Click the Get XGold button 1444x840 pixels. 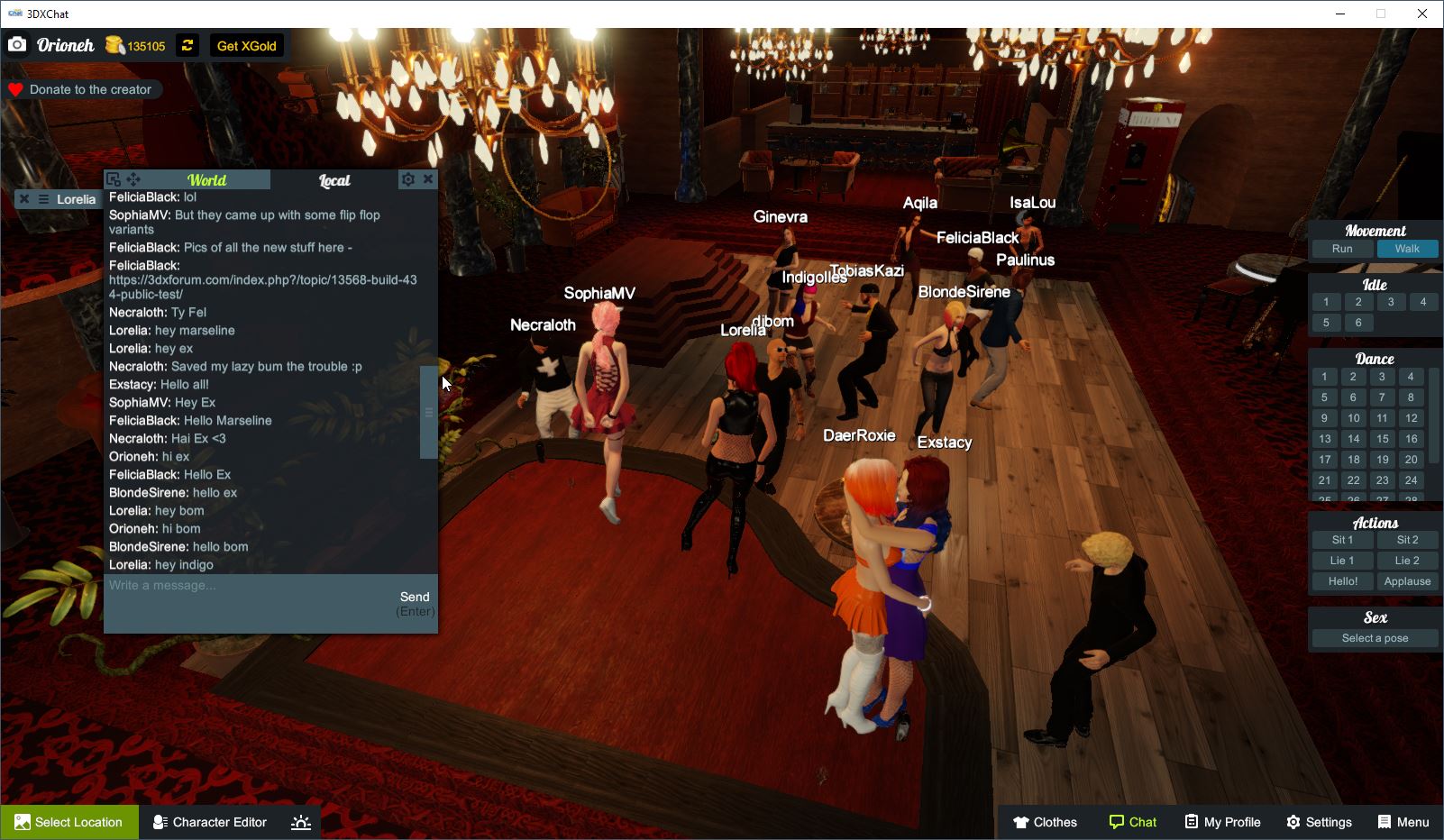pyautogui.click(x=245, y=45)
